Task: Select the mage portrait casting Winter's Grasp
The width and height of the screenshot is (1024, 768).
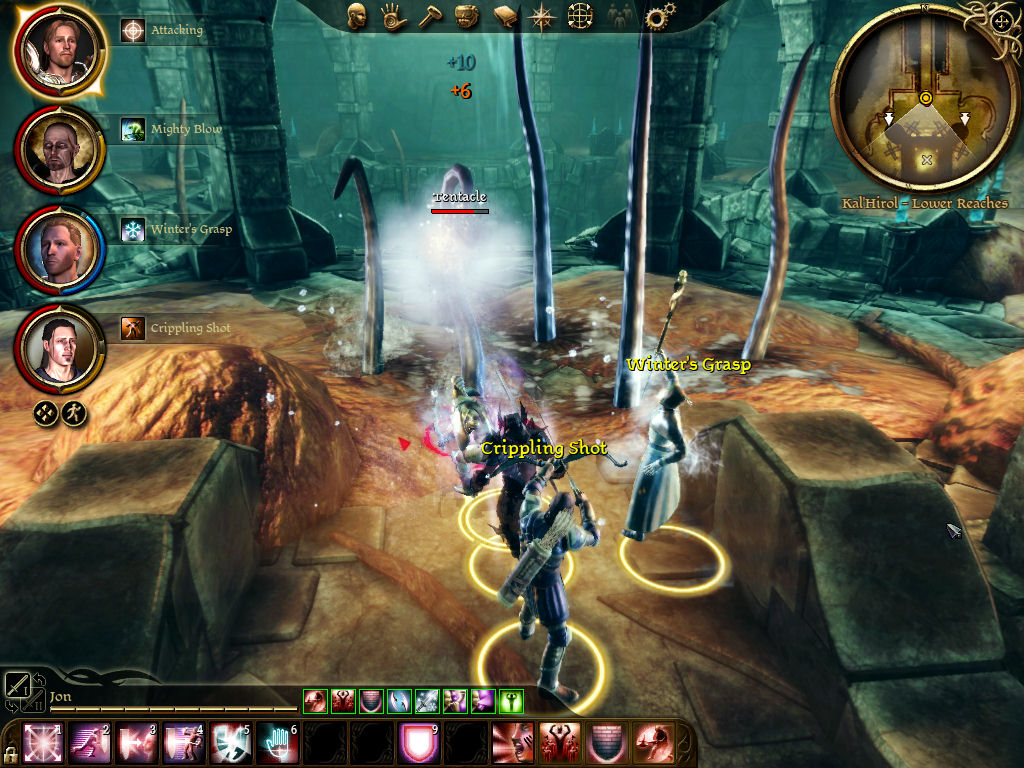Action: point(60,249)
